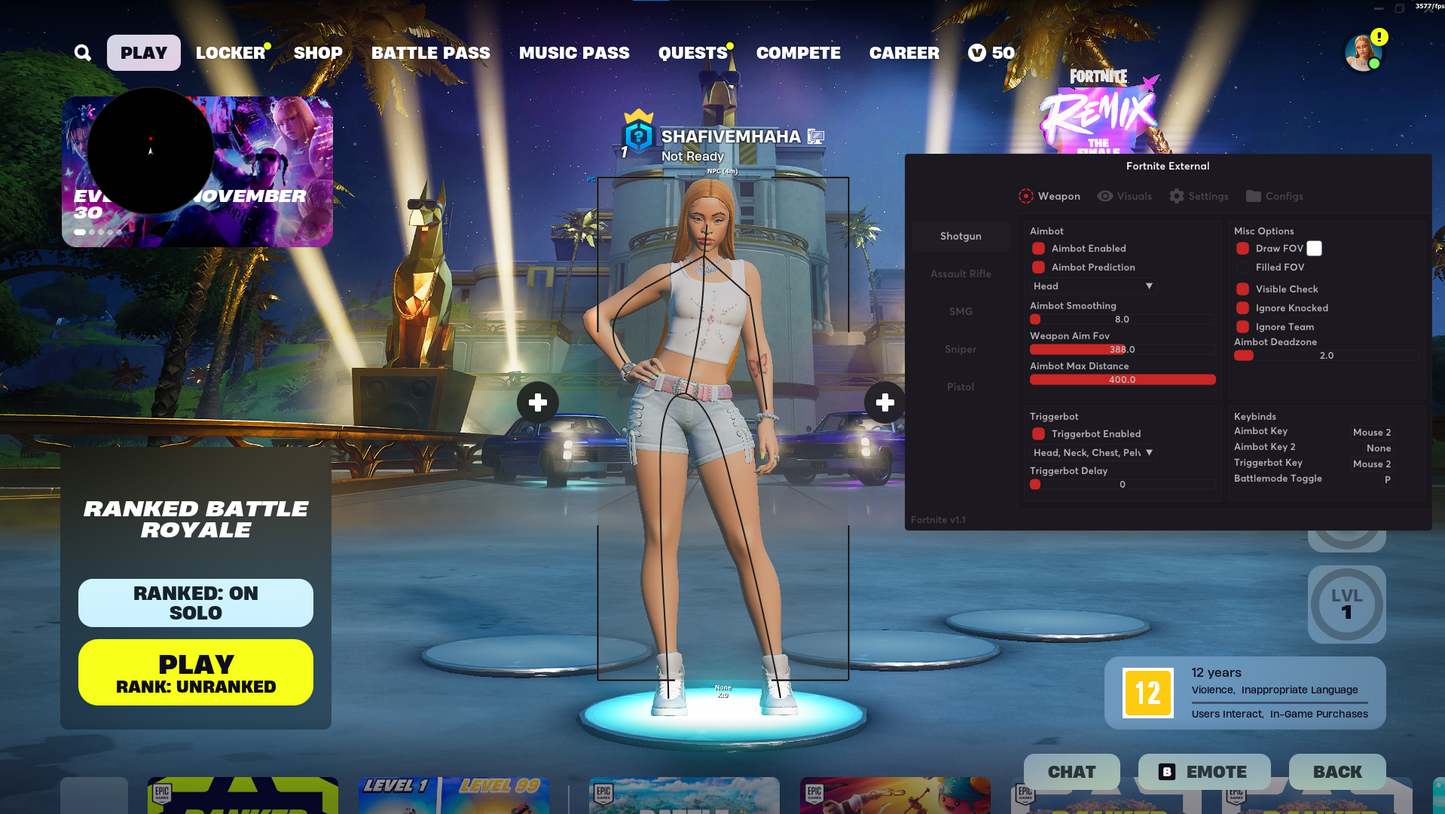1445x814 pixels.
Task: Click the V-Bucks currency icon
Action: coord(976,52)
